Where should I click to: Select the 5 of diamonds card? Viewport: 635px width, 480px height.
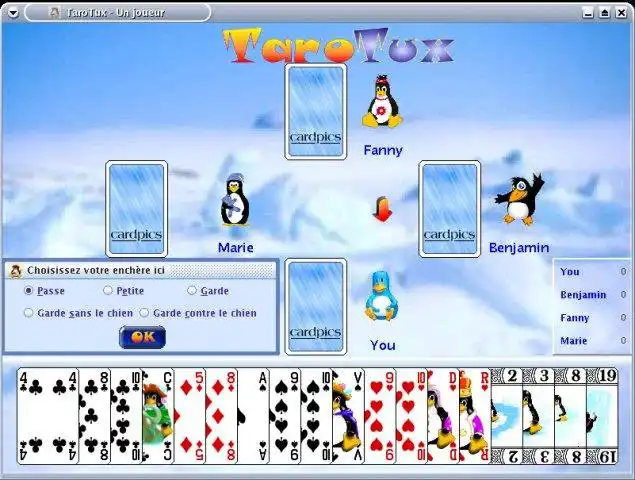(x=189, y=415)
